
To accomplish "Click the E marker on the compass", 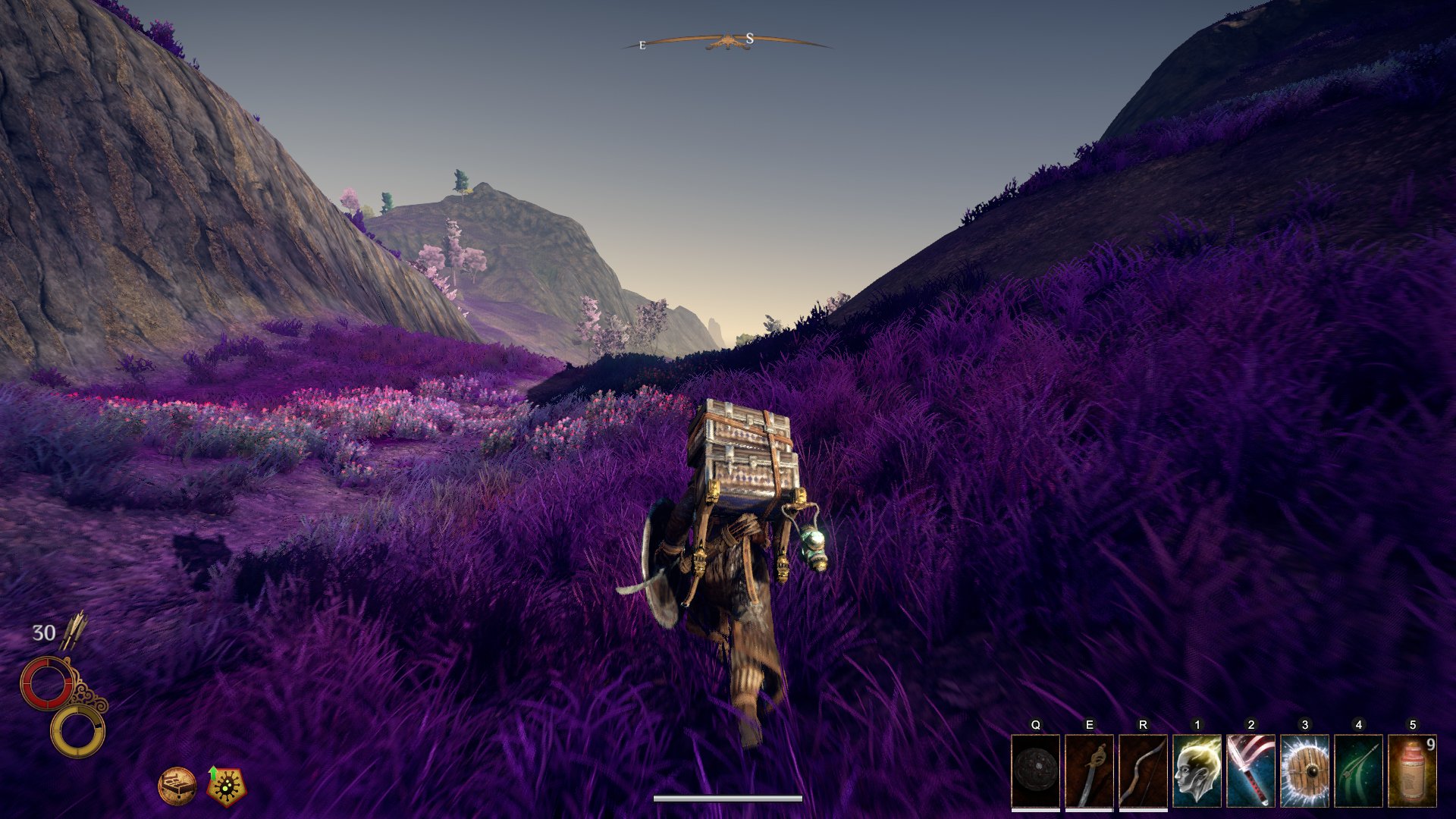I will point(641,43).
